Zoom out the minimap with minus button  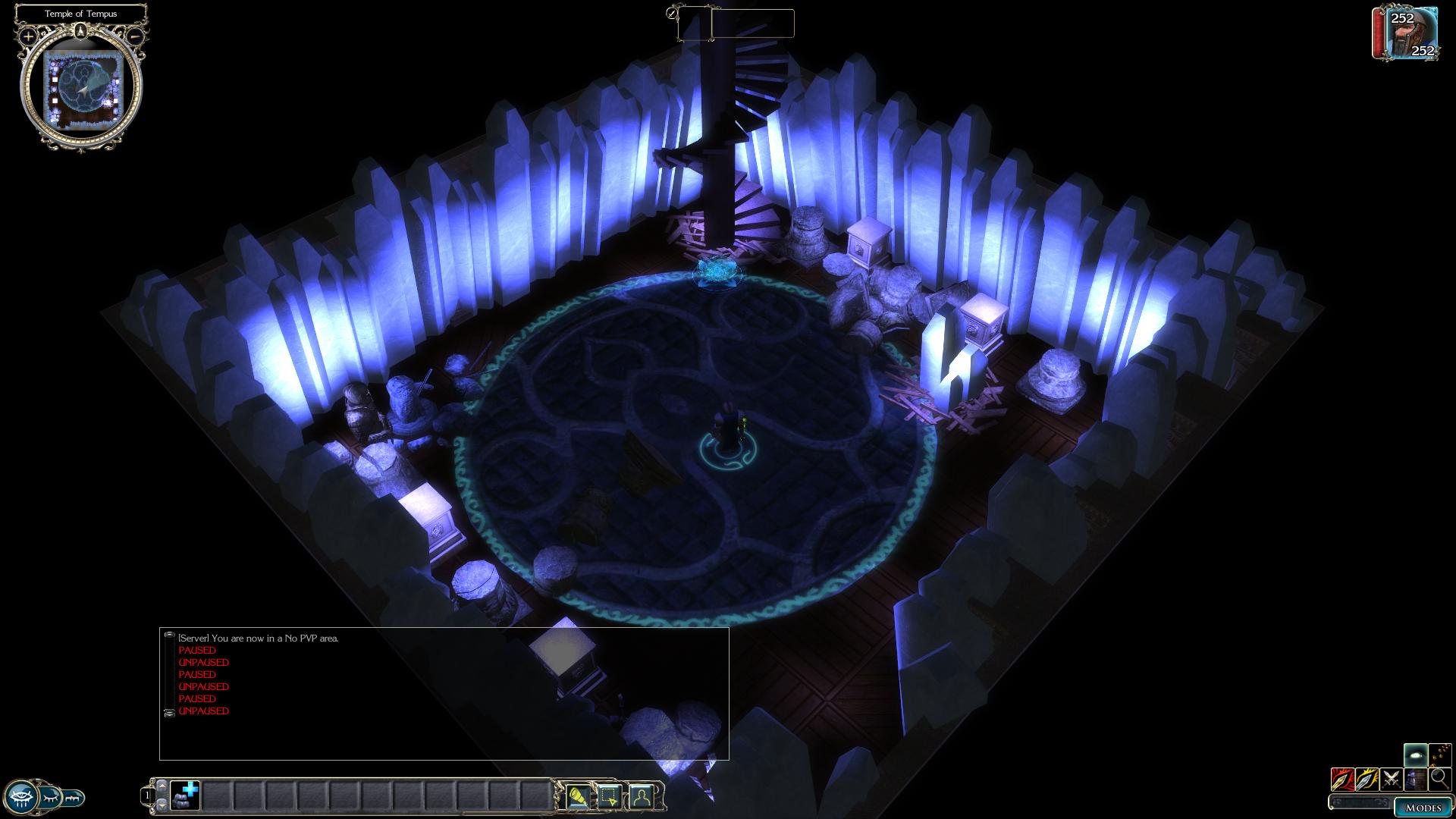coord(135,36)
